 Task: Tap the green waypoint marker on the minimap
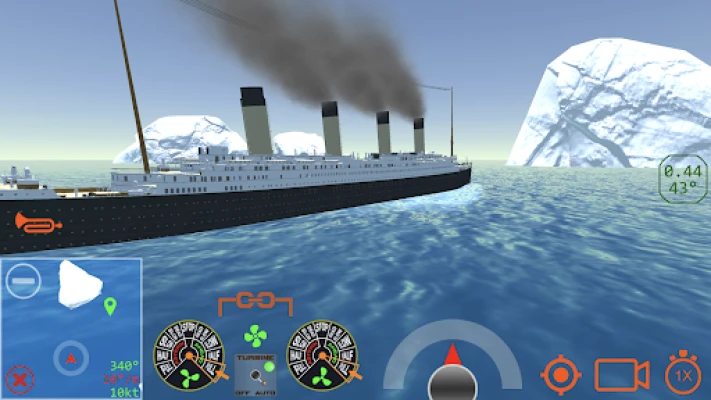pos(110,306)
